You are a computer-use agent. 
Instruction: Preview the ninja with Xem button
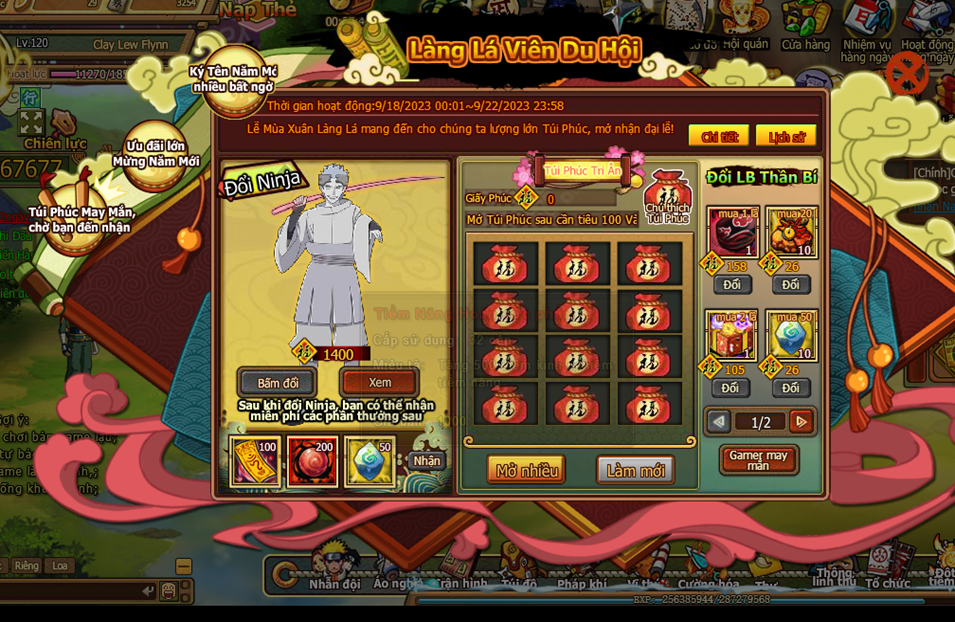point(379,382)
